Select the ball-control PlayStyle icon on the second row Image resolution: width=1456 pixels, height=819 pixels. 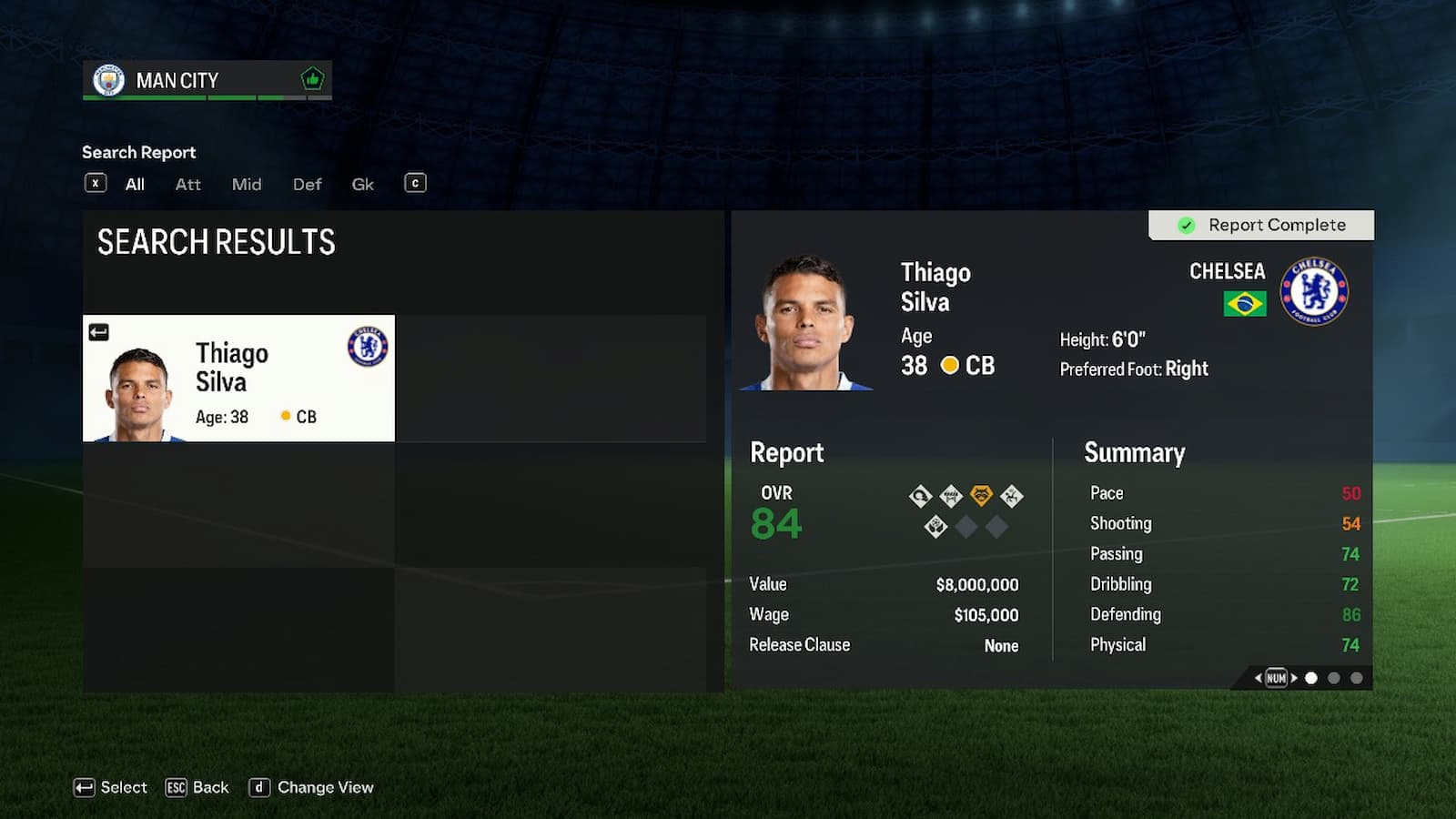(x=936, y=526)
